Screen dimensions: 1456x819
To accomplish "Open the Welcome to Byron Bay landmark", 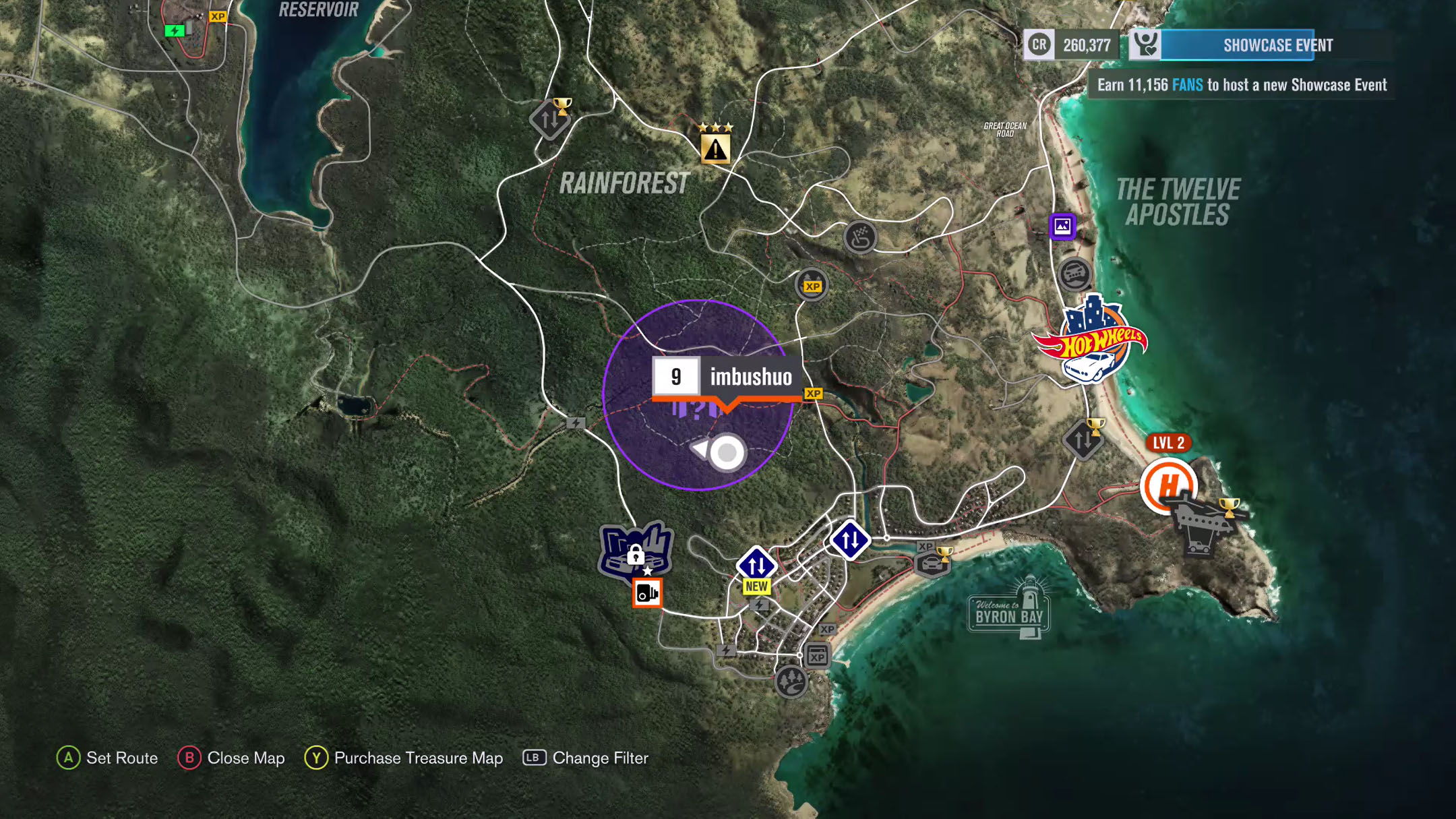I will (1008, 609).
